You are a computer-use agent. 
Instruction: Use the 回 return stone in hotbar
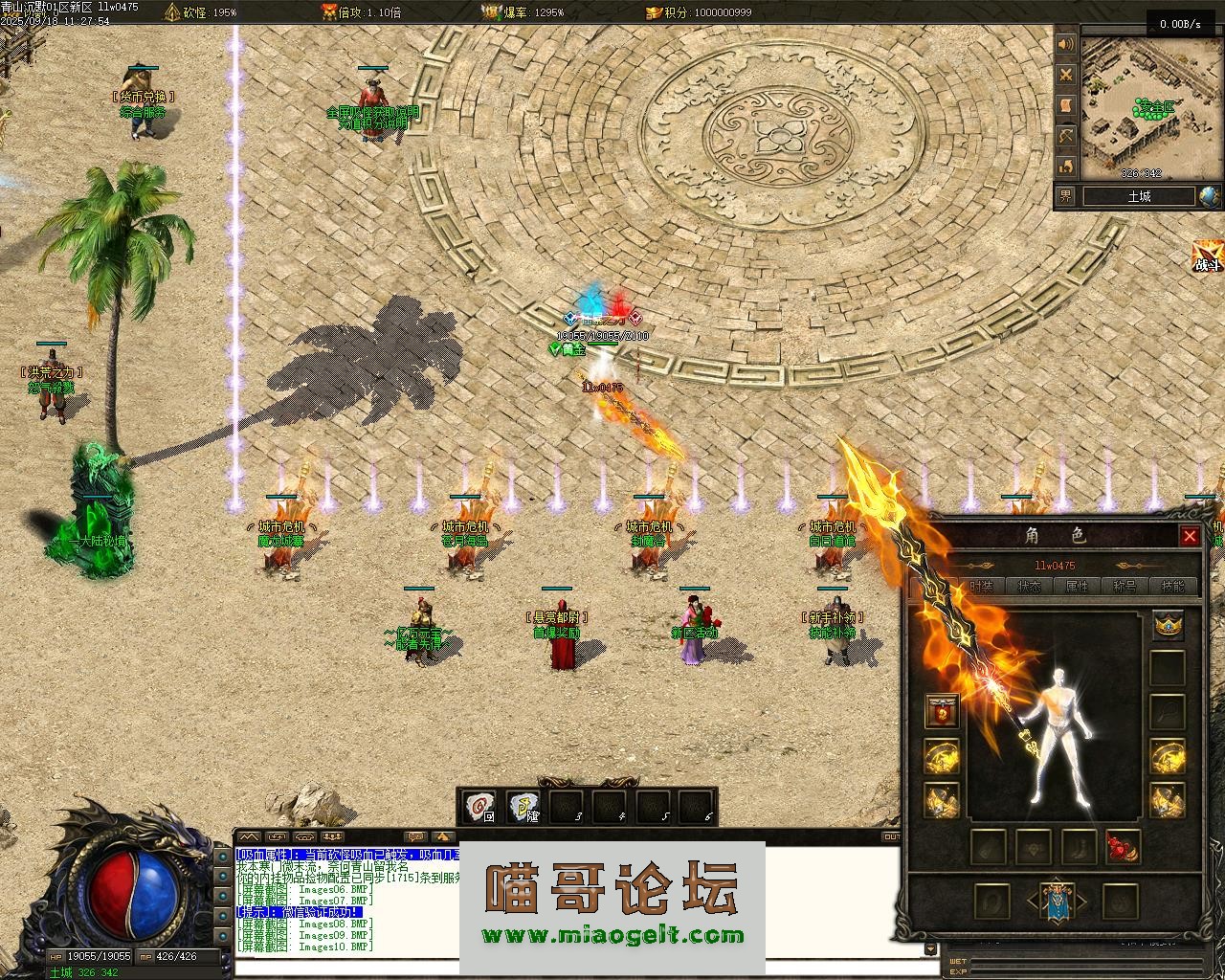pyautogui.click(x=479, y=808)
